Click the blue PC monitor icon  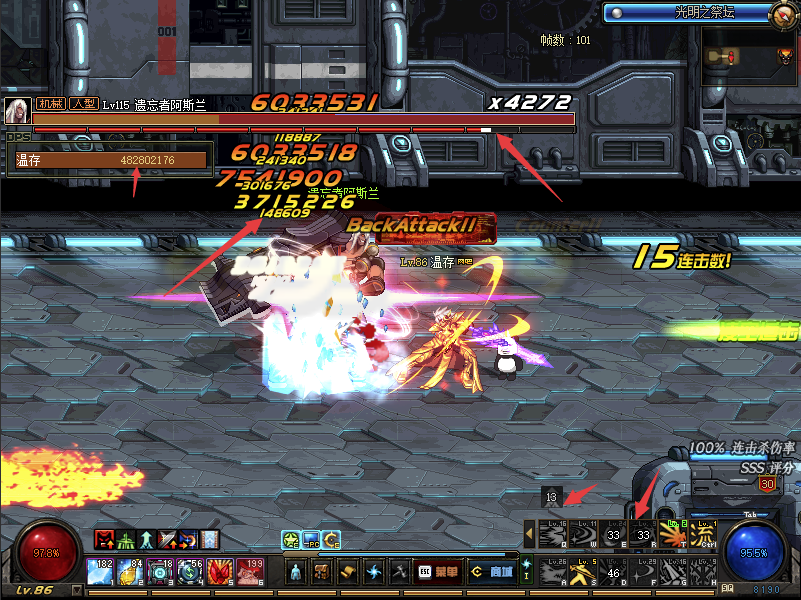coord(311,540)
